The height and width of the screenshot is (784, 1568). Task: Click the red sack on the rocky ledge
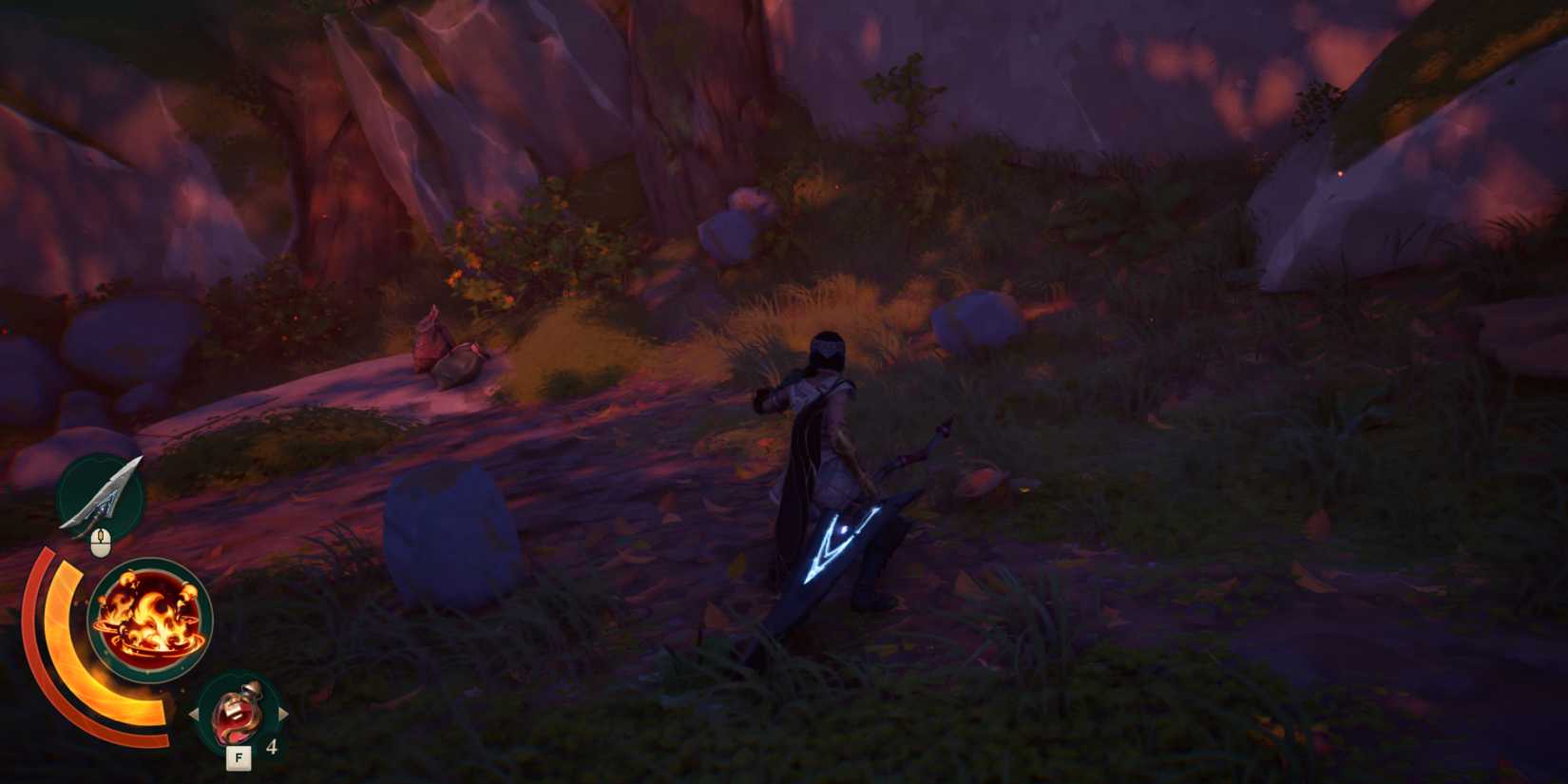(428, 342)
